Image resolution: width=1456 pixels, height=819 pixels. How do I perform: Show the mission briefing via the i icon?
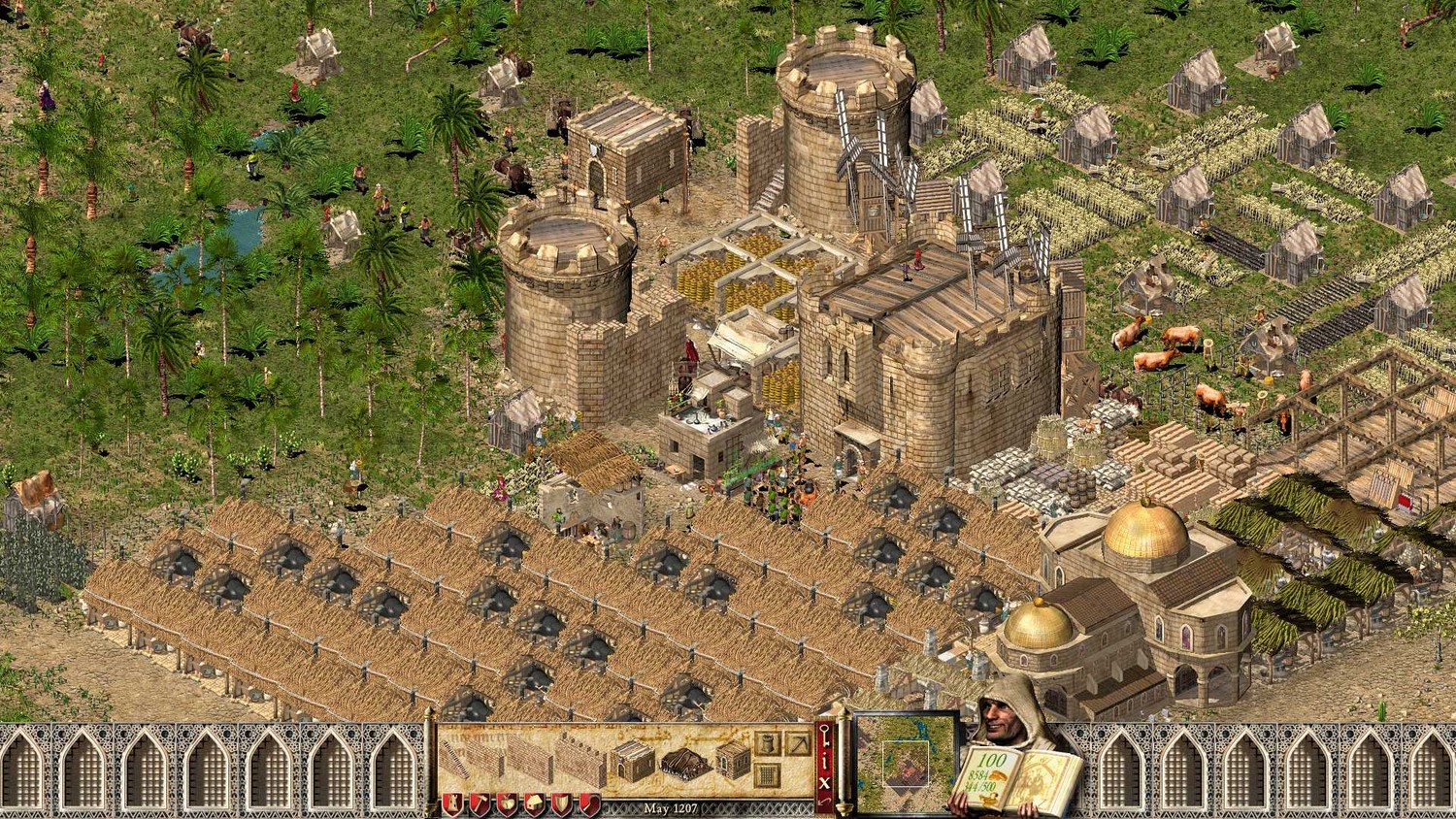tap(826, 761)
